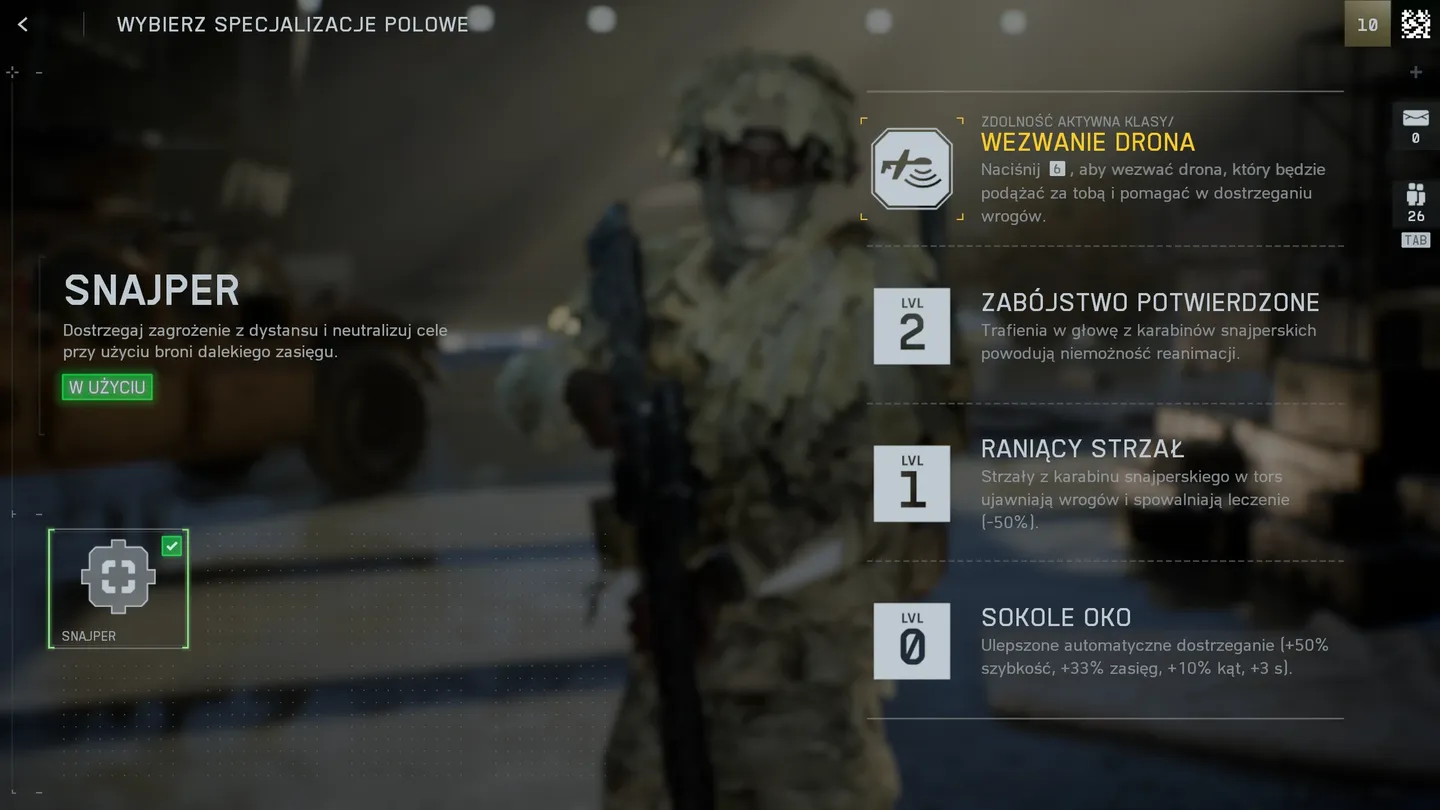Toggle the Raniący Strzał perk
The height and width of the screenshot is (810, 1440).
1083,448
